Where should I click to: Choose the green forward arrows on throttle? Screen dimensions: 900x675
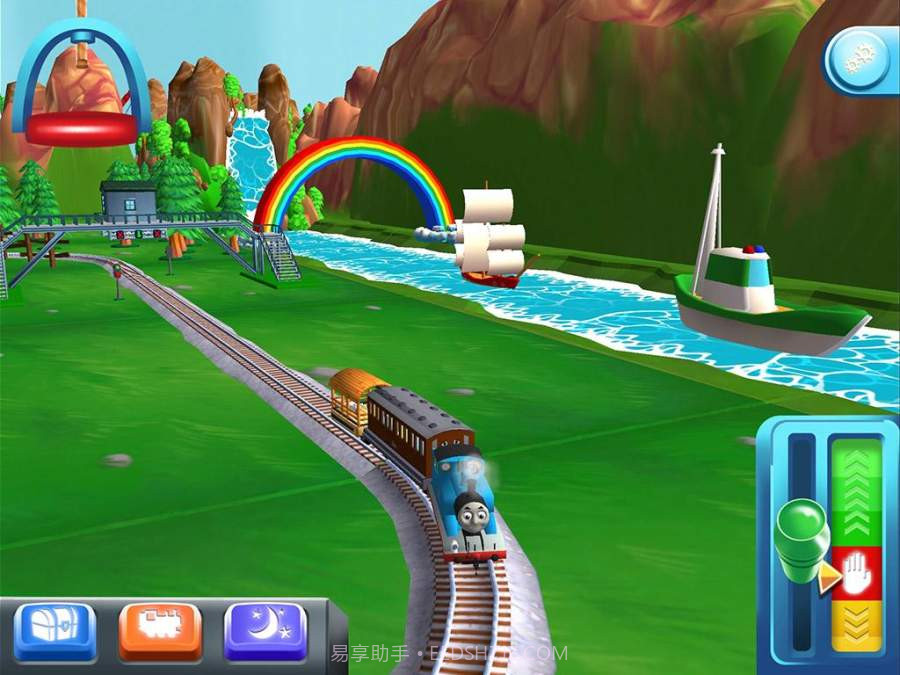click(856, 490)
